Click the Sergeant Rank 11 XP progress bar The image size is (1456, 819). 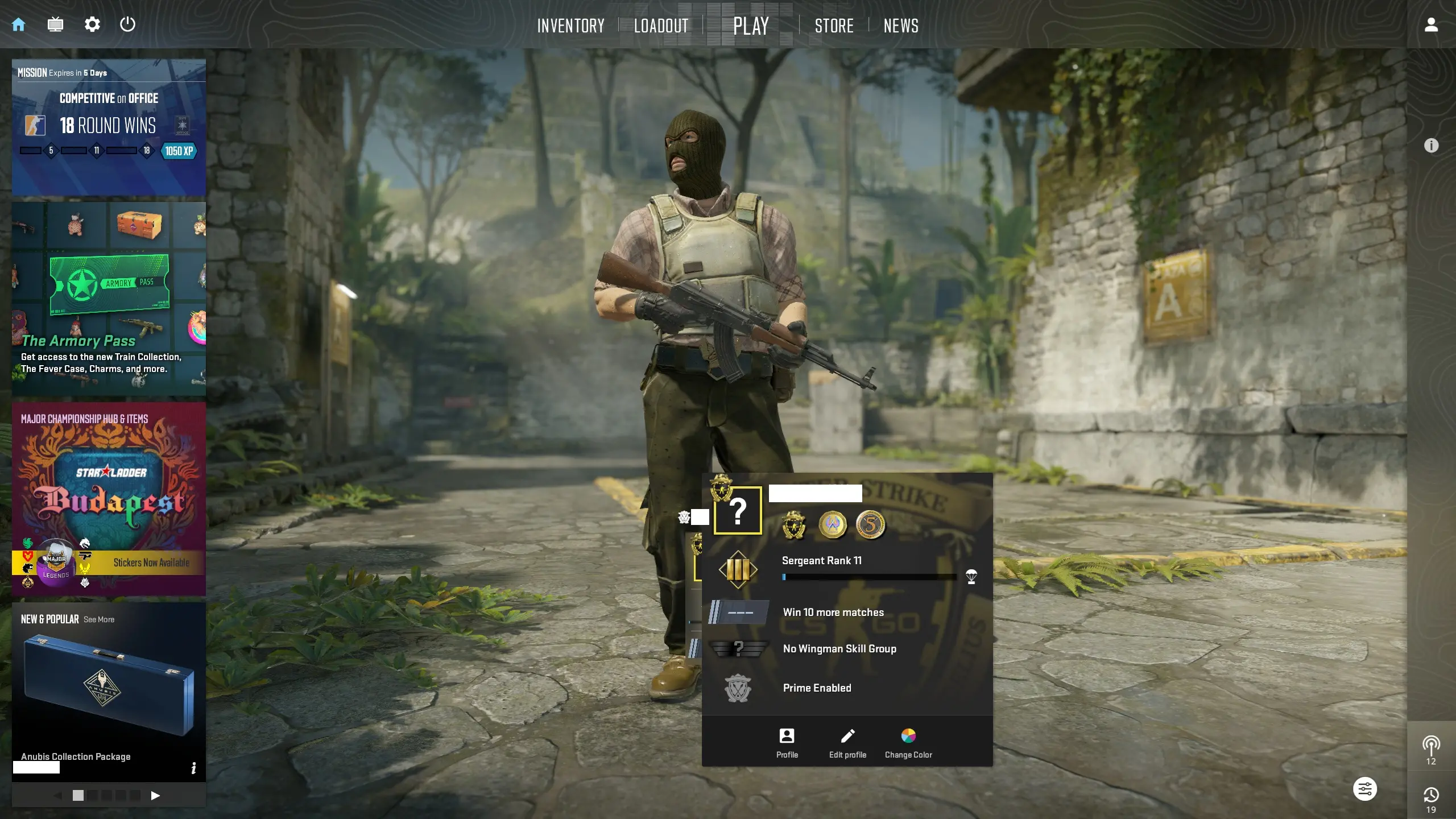tap(869, 576)
